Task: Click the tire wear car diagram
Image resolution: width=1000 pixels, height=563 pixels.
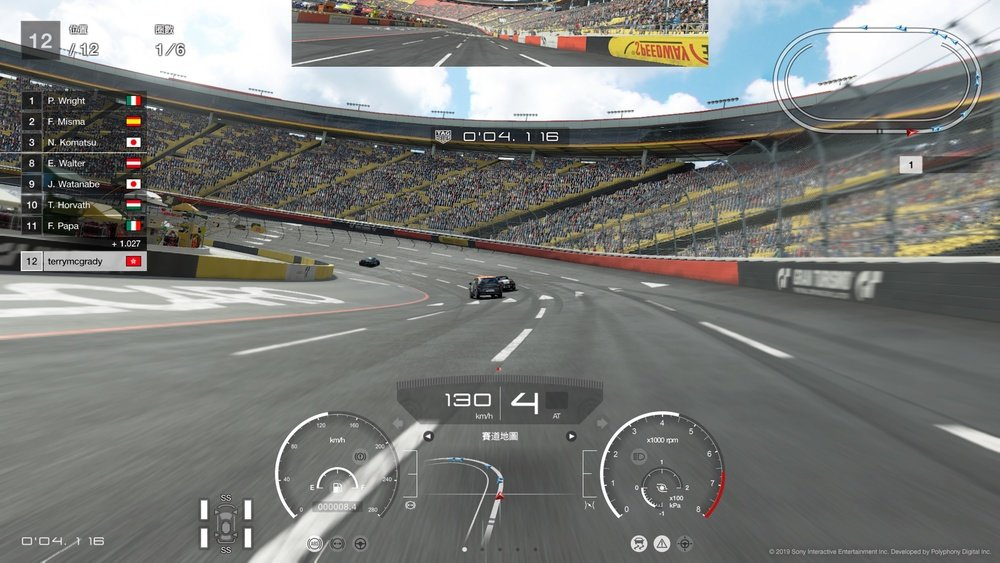Action: [225, 524]
